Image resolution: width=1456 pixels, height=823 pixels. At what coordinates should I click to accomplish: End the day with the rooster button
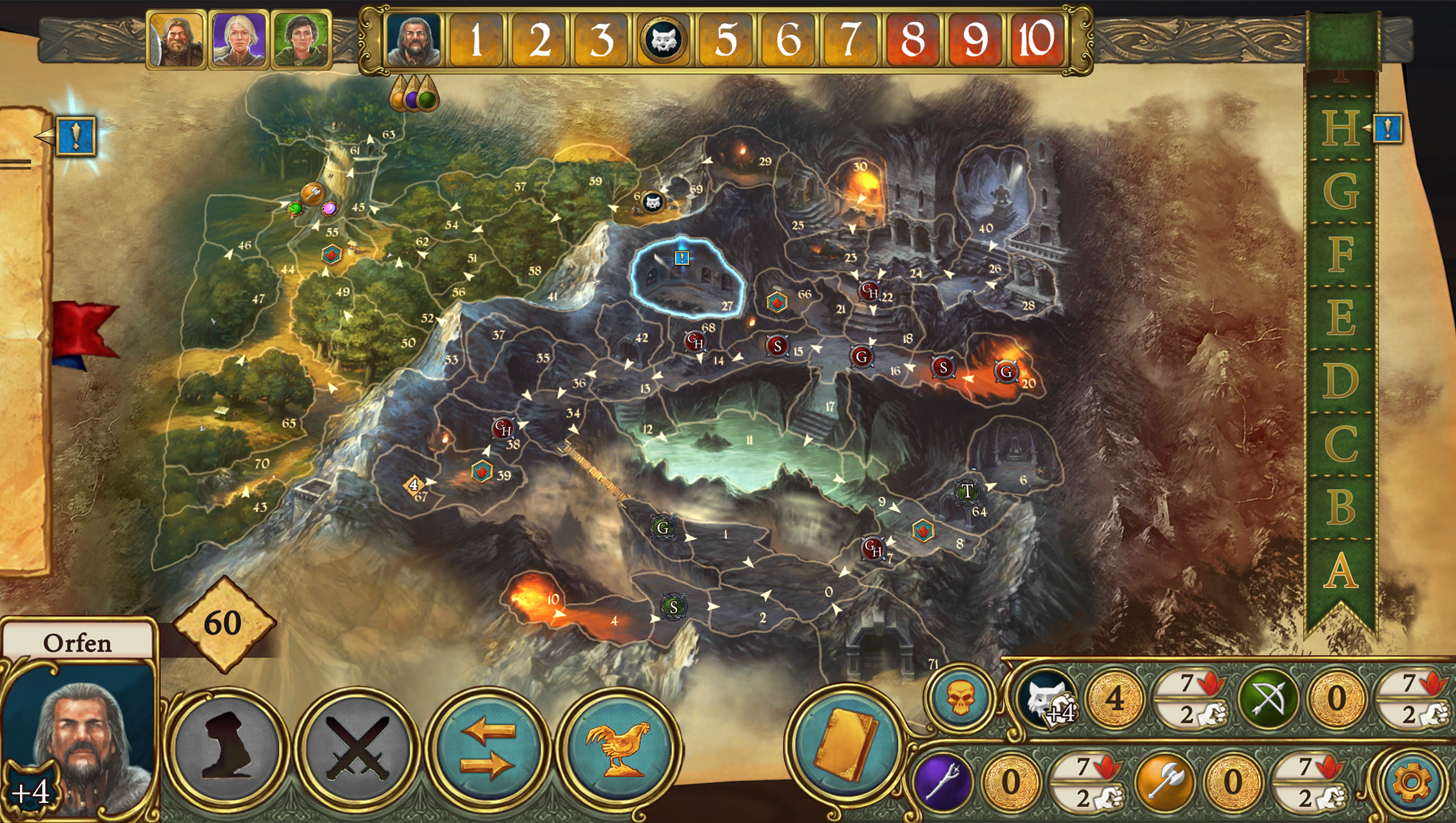click(619, 749)
